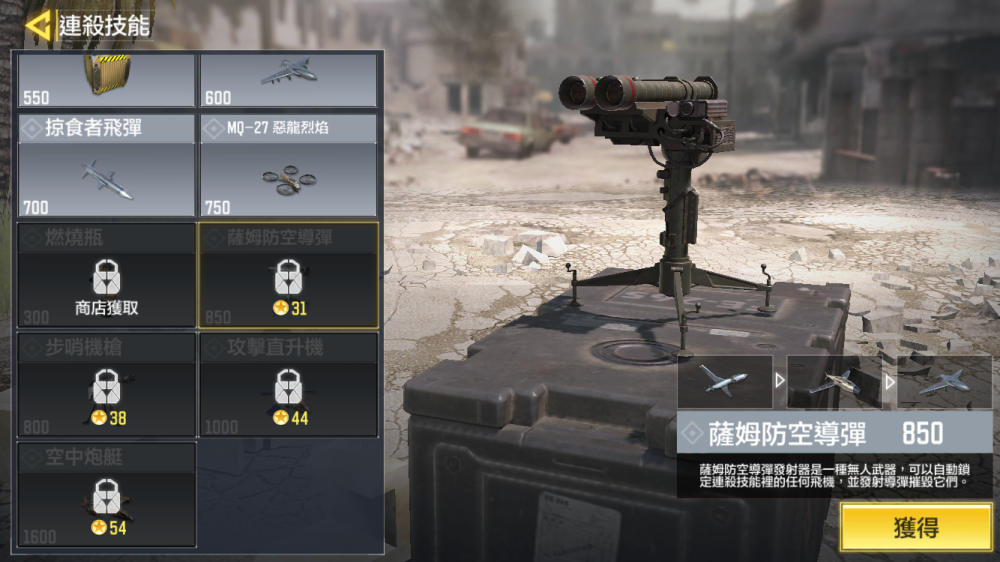This screenshot has height=562, width=1000.
Task: Select the locked 燃燒瓶 tile
Action: tap(107, 276)
